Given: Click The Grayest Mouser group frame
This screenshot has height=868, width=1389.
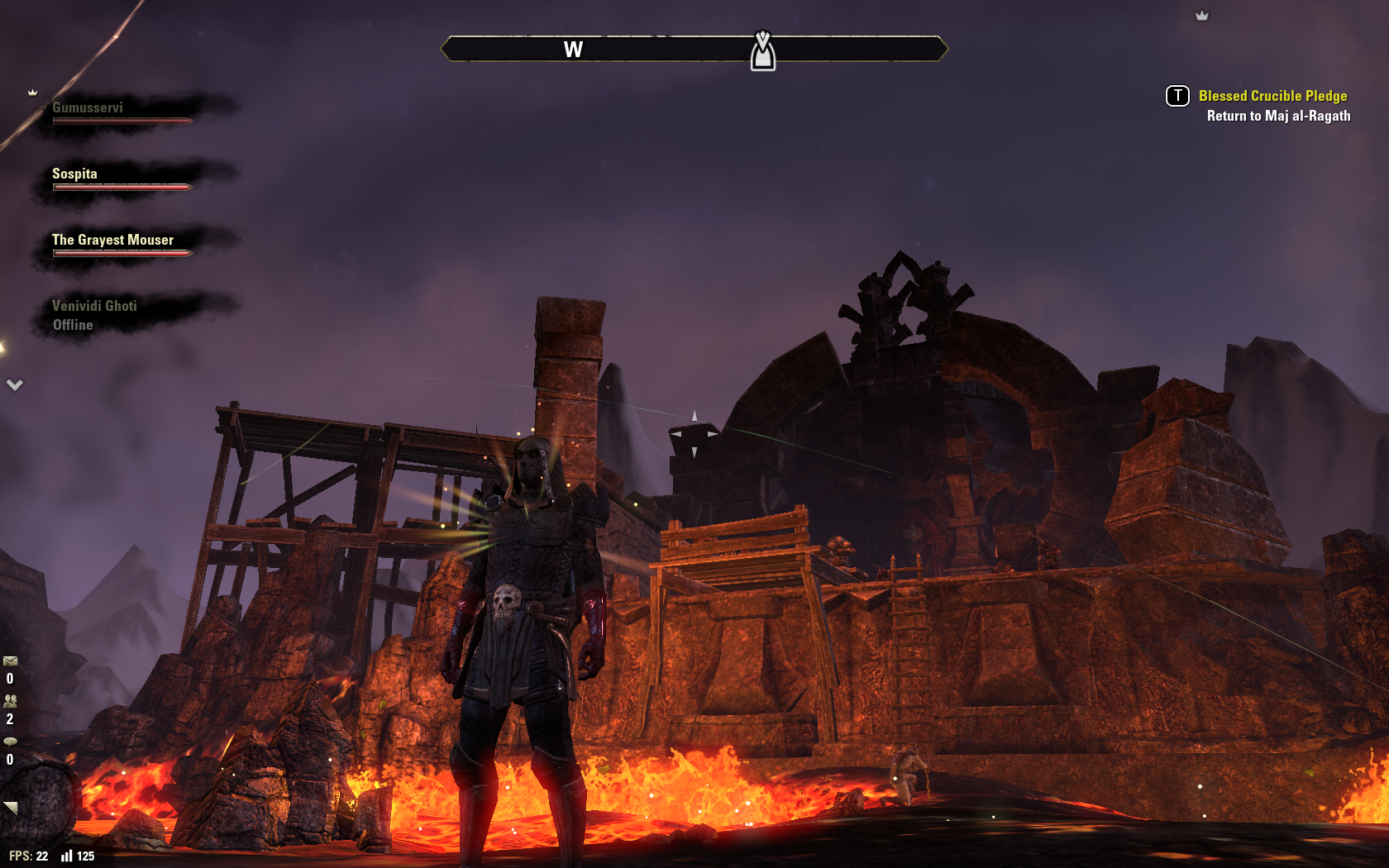Looking at the screenshot, I should click(112, 241).
